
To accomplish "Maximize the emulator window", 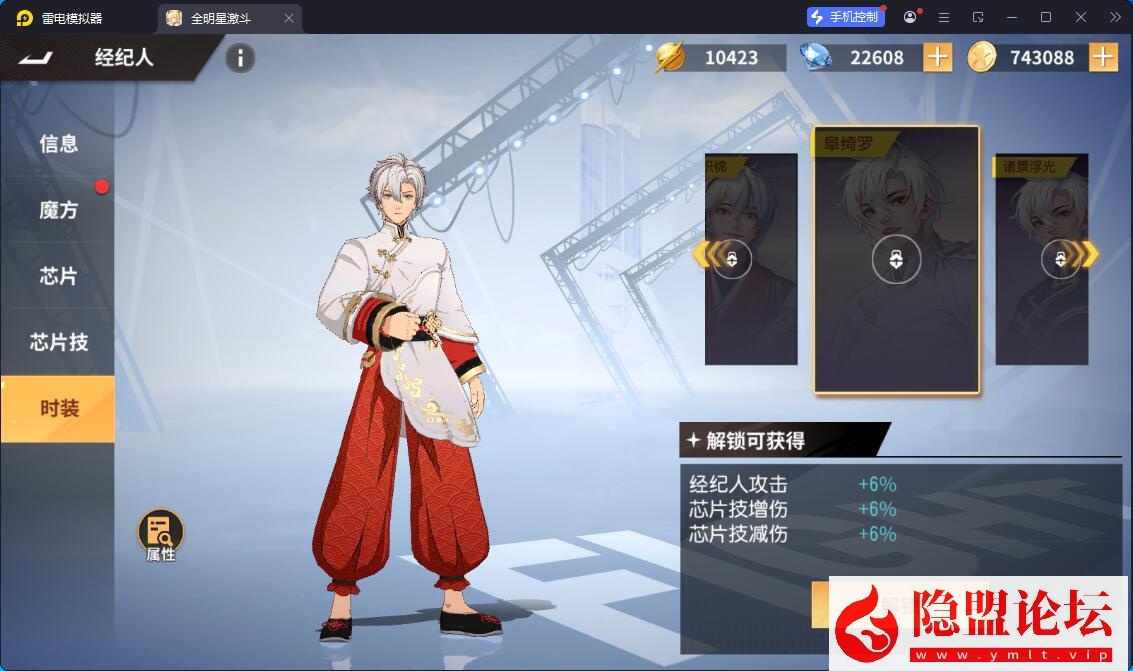I will (x=1046, y=17).
